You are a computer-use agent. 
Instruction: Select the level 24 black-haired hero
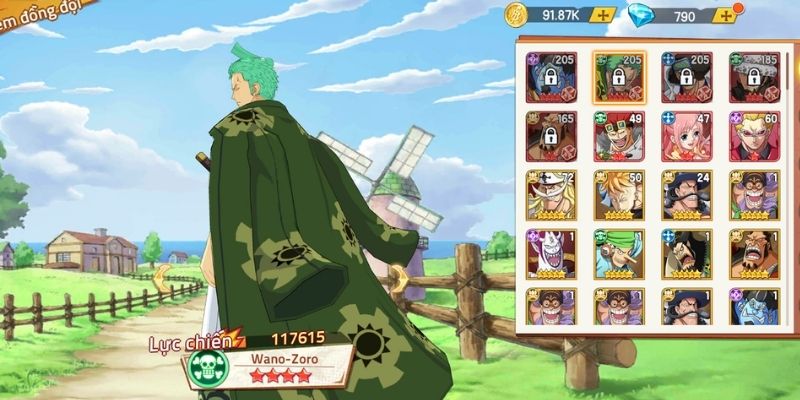pos(687,195)
